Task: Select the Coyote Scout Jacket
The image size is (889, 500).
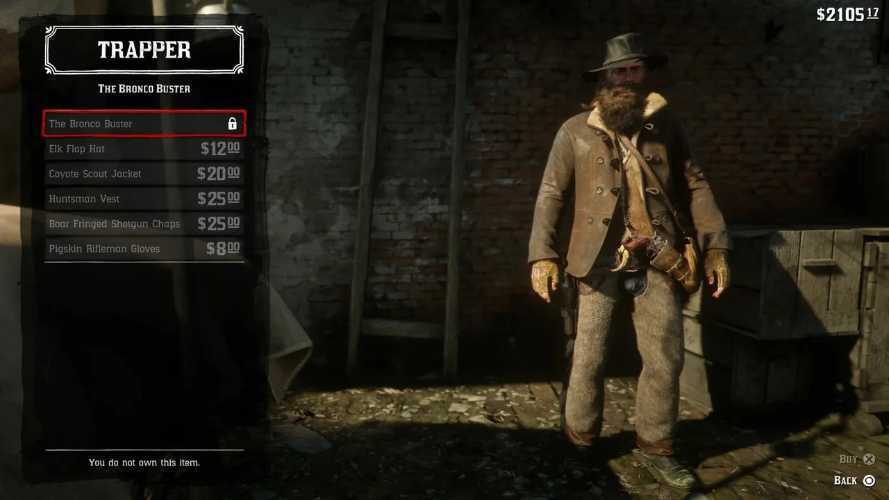Action: pyautogui.click(x=143, y=174)
